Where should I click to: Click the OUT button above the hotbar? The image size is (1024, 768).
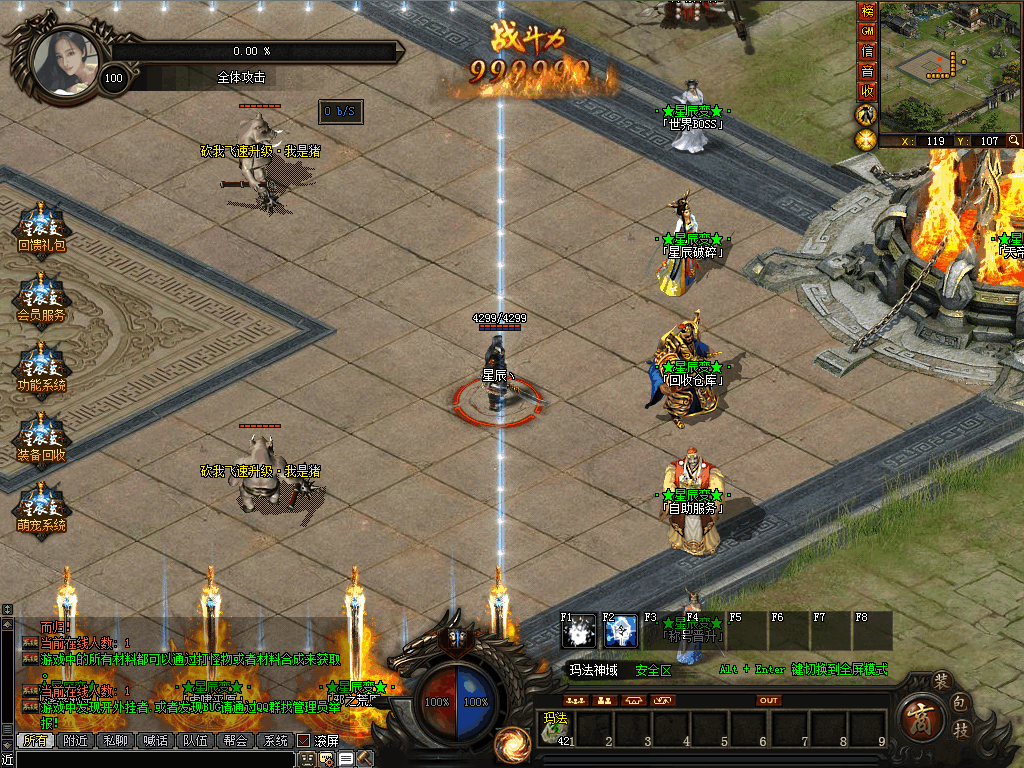click(768, 701)
